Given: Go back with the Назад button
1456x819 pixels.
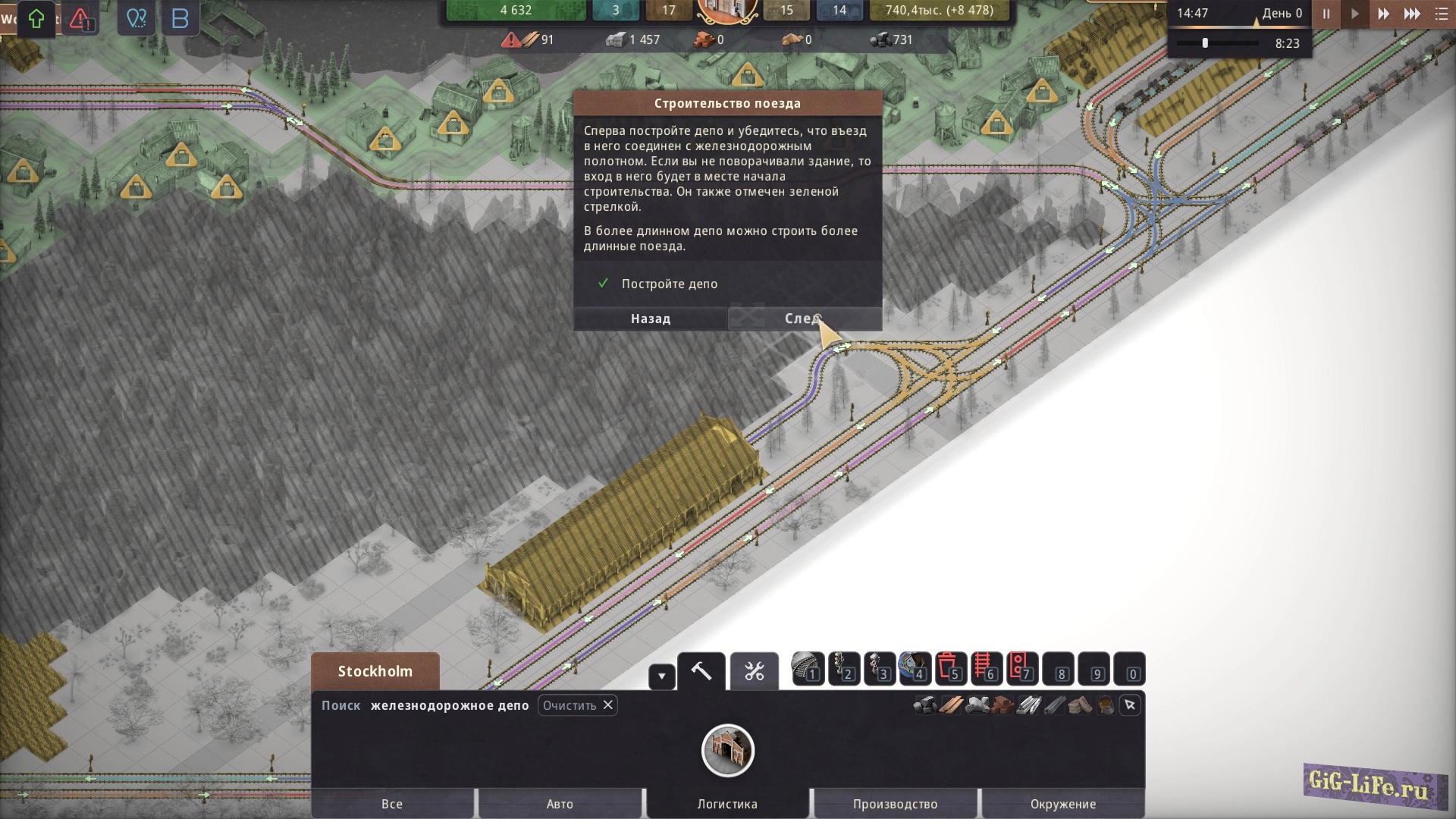Looking at the screenshot, I should (651, 318).
